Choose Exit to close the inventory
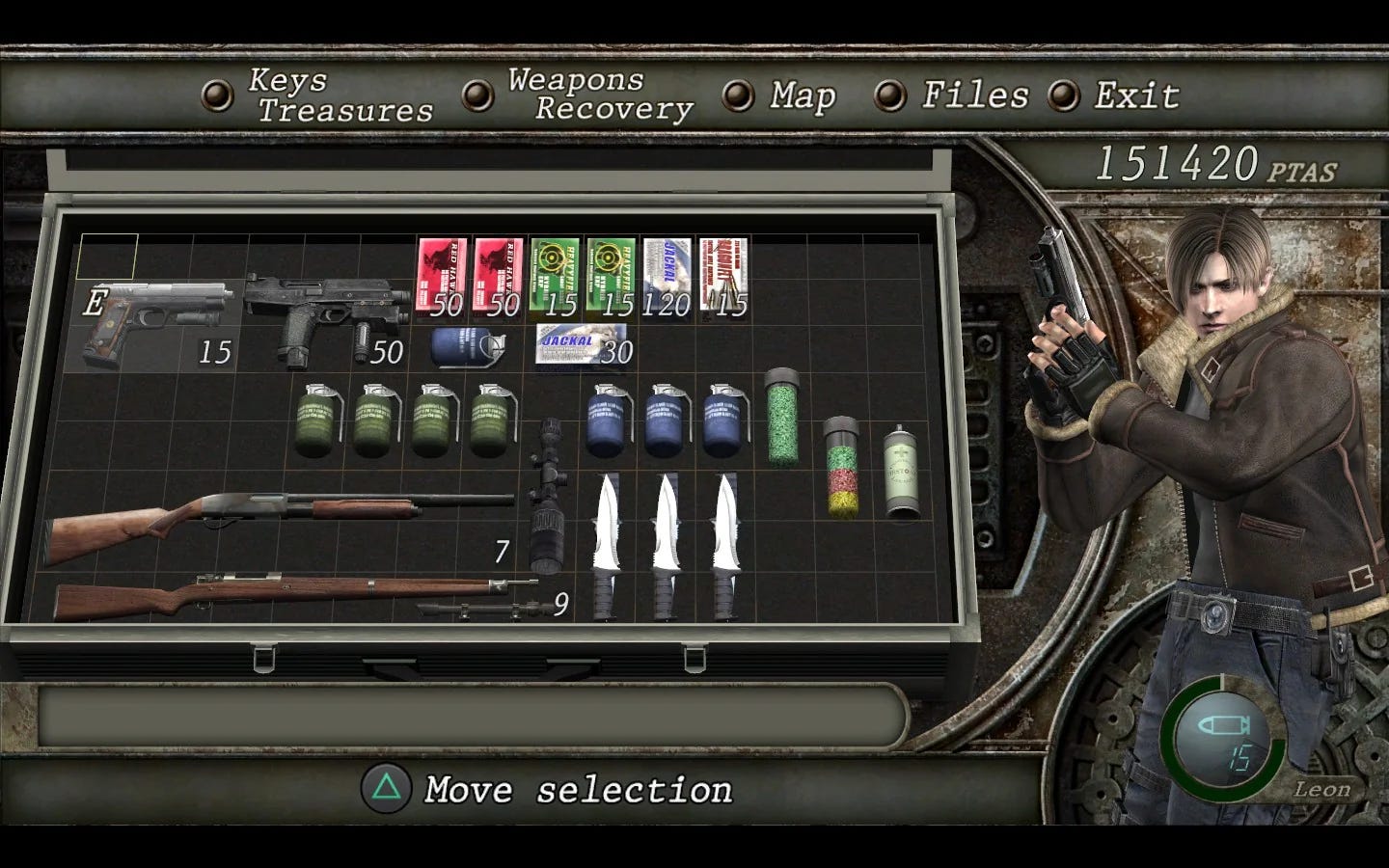The height and width of the screenshot is (868, 1389). [x=1136, y=95]
